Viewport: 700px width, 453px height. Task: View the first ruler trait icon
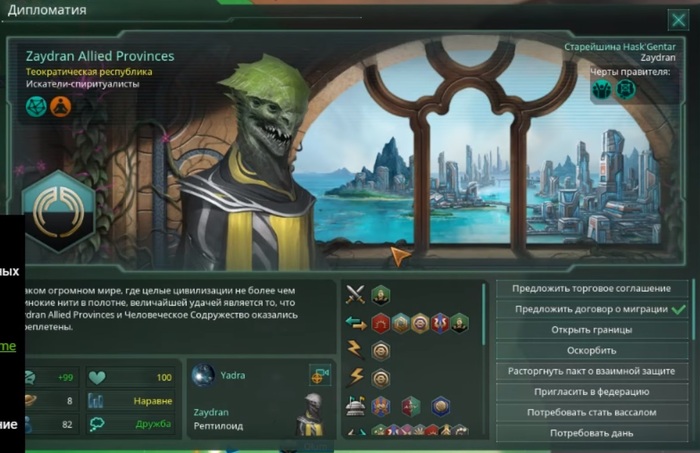click(x=601, y=90)
